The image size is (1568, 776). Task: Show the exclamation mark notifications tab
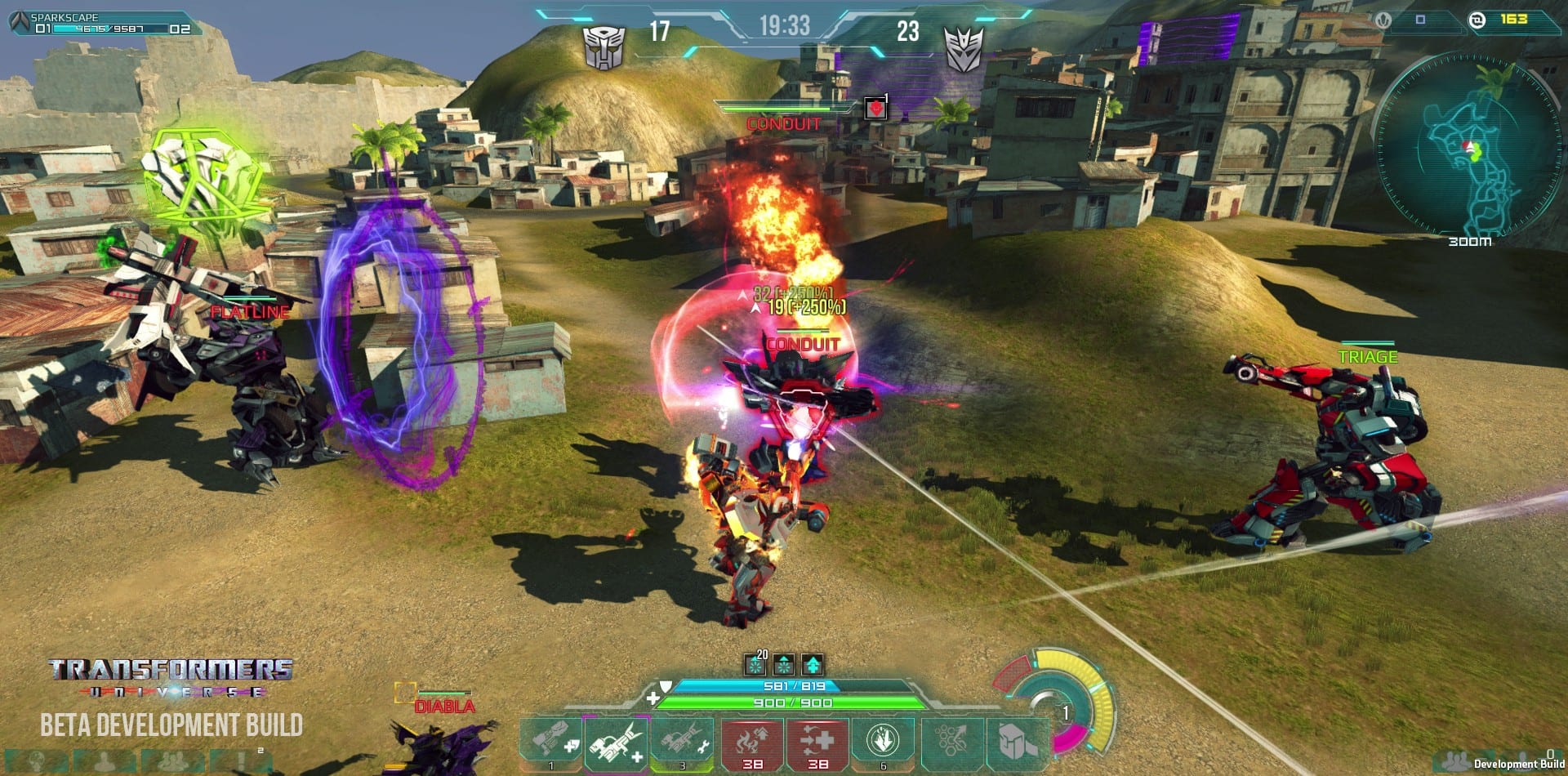243,761
